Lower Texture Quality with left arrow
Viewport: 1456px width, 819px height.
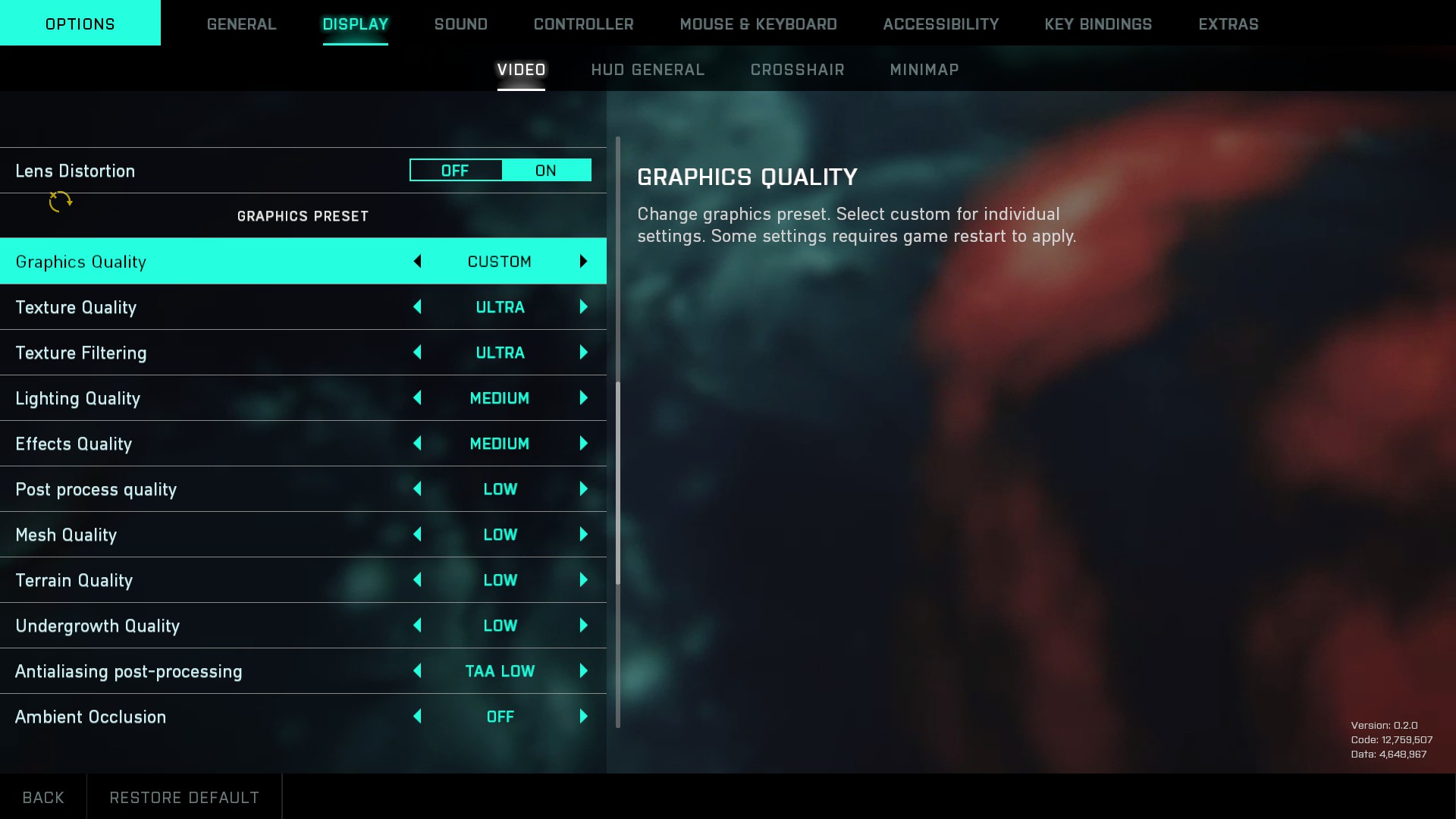[x=417, y=307]
